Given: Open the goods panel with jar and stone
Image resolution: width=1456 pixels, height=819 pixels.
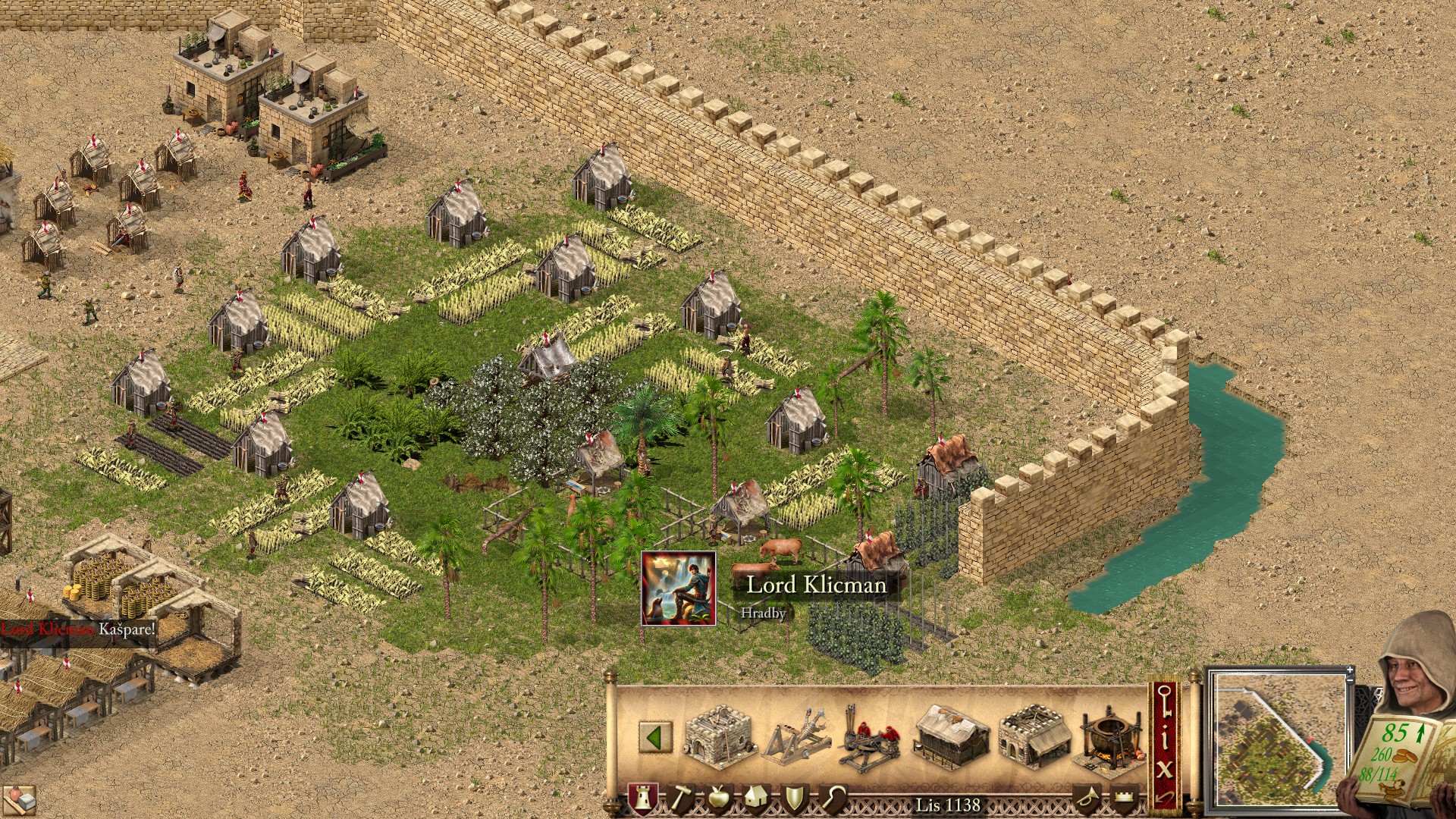Looking at the screenshot, I should pos(20,799).
